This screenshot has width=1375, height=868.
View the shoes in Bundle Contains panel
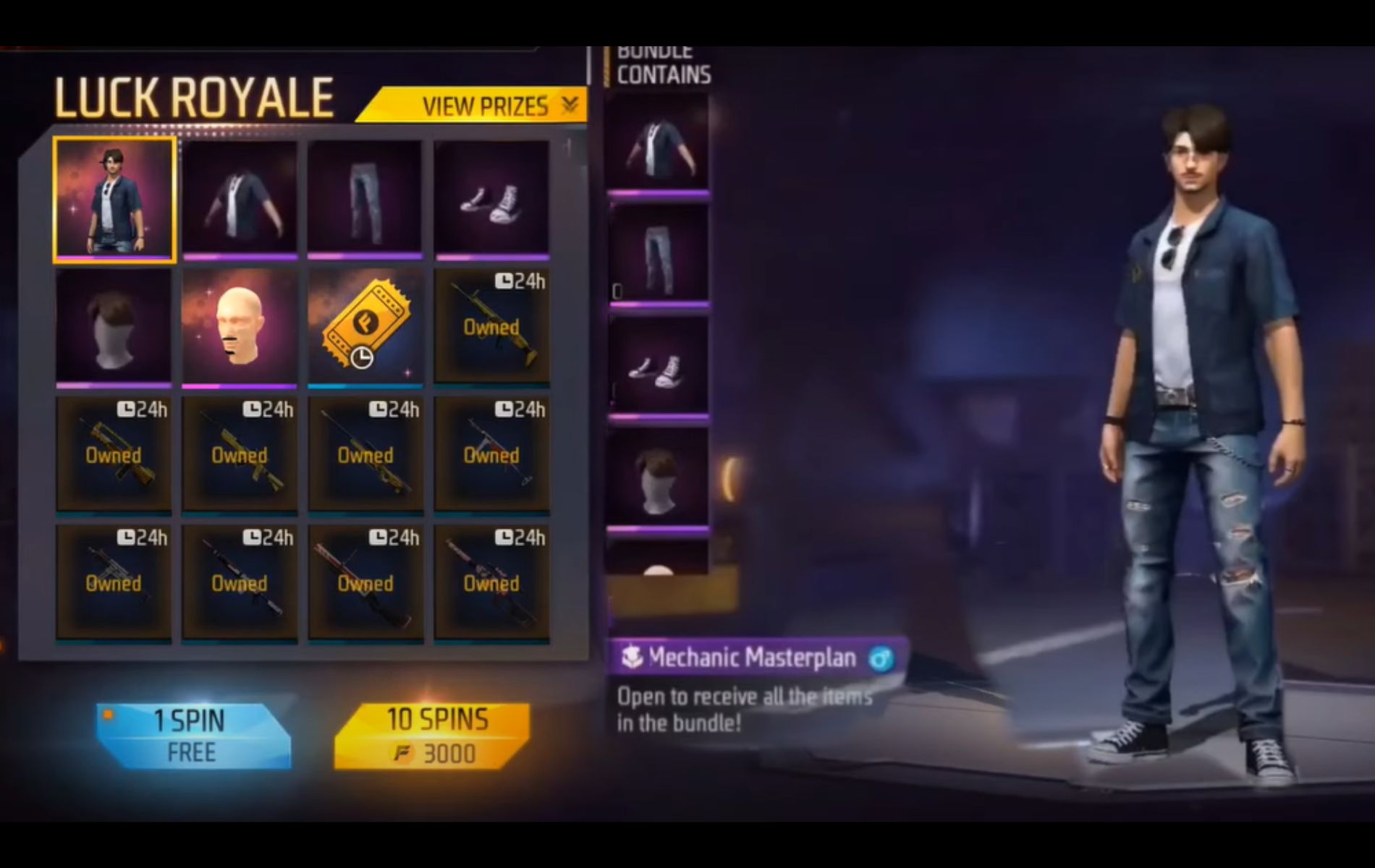click(660, 365)
